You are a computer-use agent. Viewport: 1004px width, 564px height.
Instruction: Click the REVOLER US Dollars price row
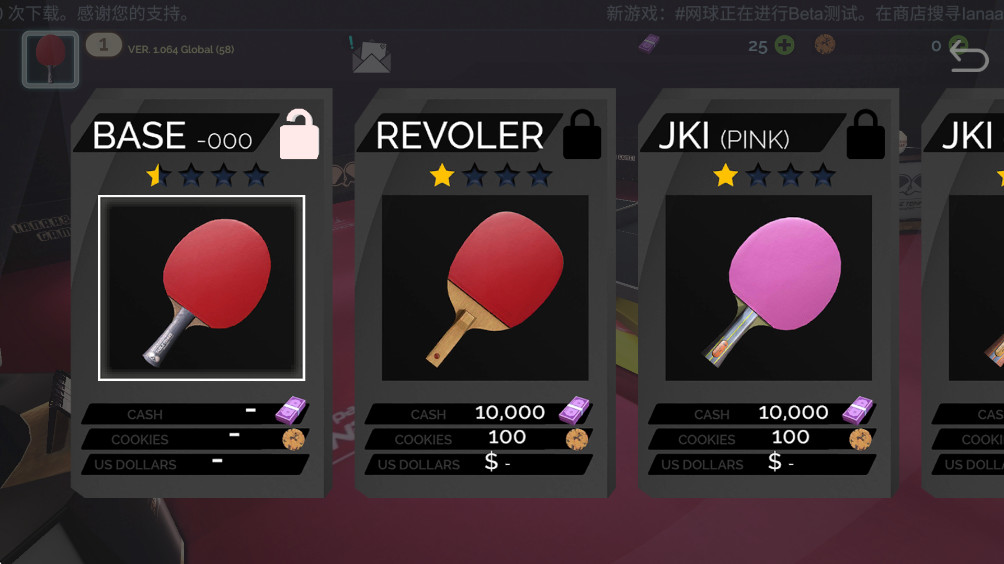478,464
